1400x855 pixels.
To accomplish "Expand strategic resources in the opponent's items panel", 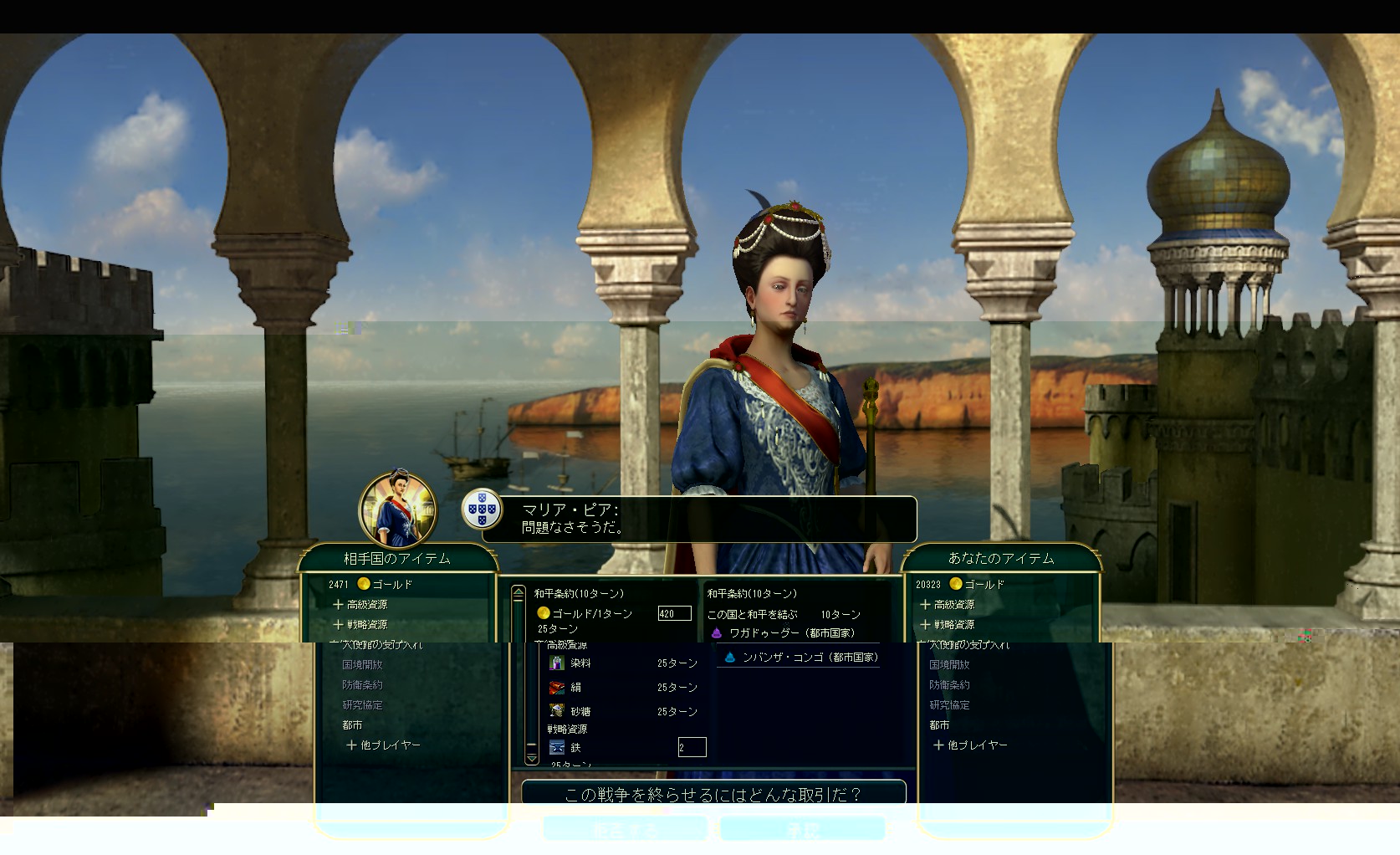I will pyautogui.click(x=360, y=624).
